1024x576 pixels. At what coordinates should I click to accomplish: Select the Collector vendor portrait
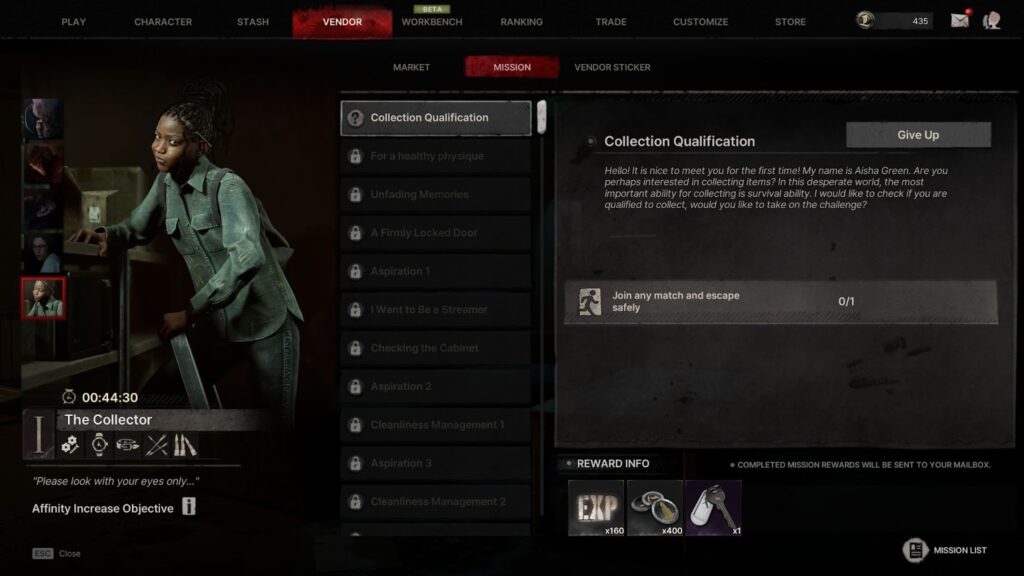(x=43, y=298)
